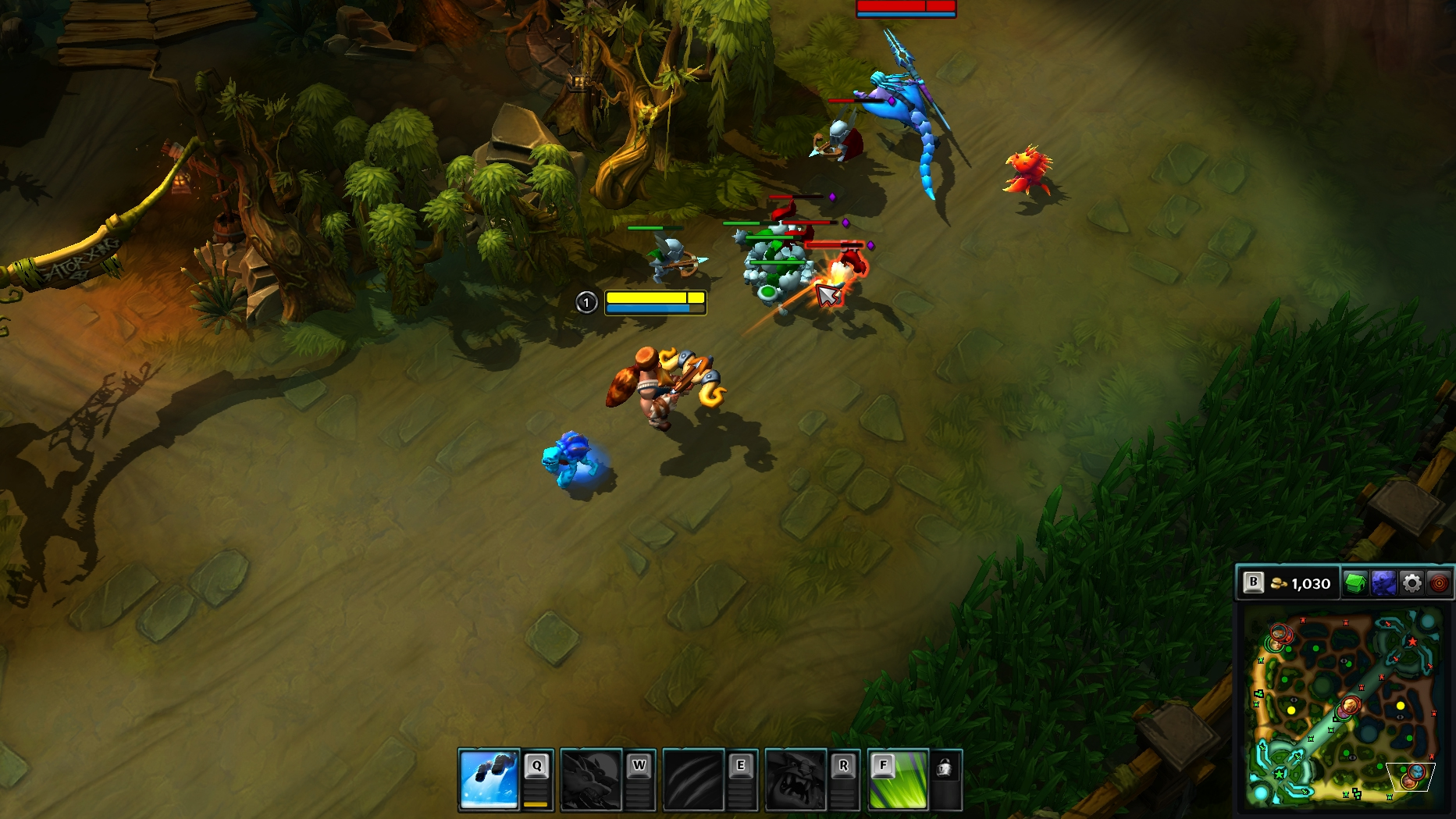Jump to the green star allied base
The width and height of the screenshot is (1456, 819).
(1280, 773)
